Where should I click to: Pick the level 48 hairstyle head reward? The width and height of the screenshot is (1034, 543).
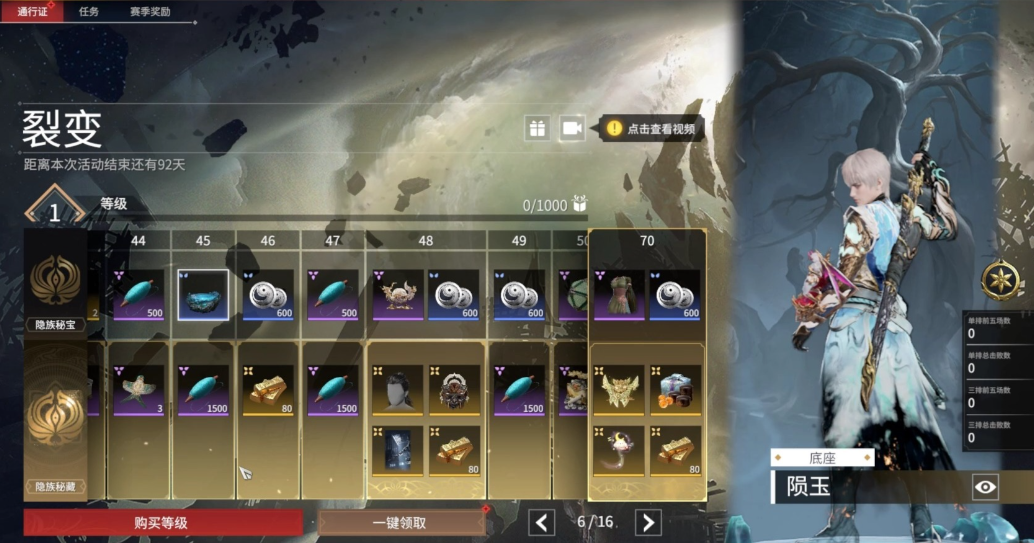(x=397, y=390)
